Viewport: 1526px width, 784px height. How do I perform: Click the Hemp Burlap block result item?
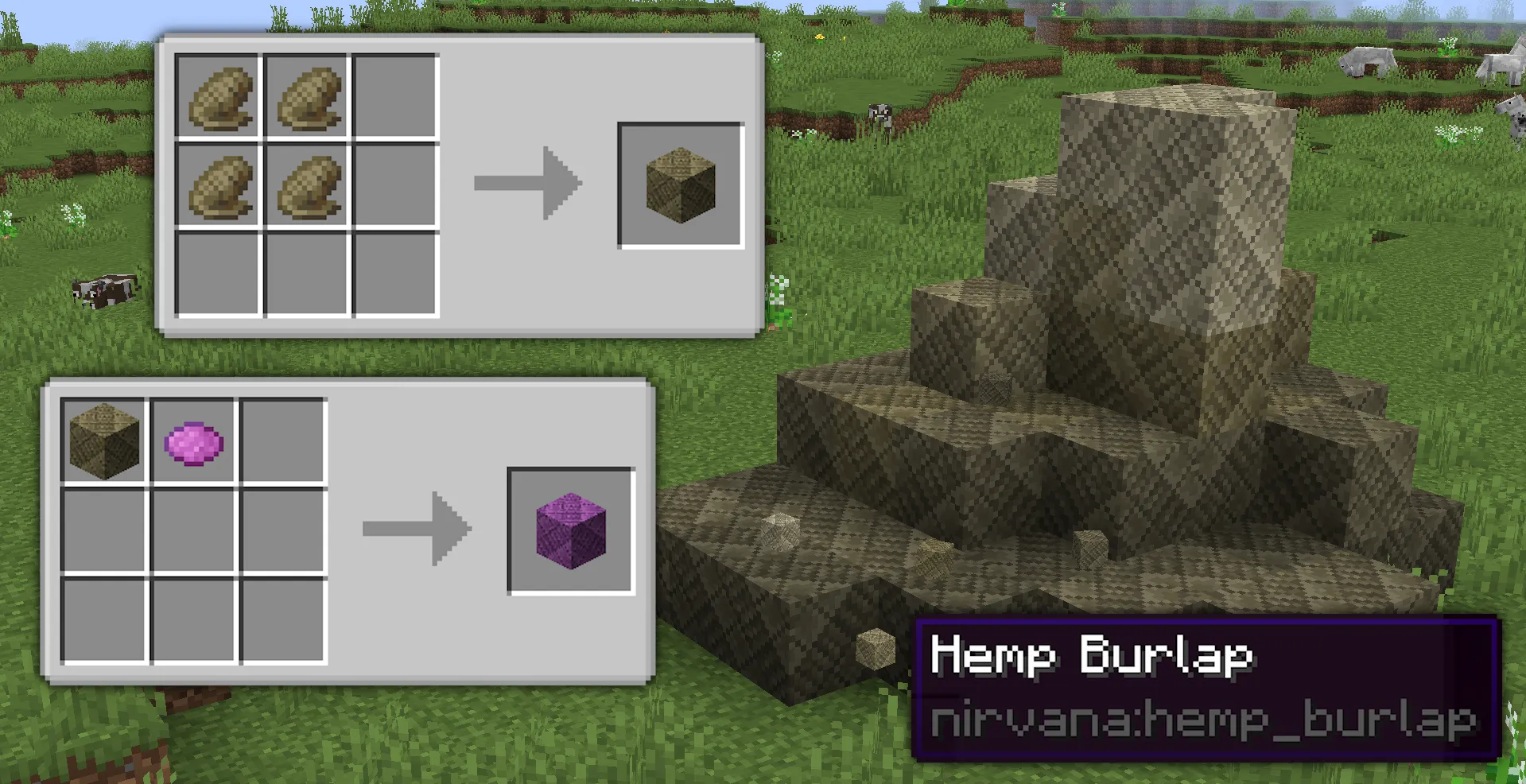coord(681,184)
